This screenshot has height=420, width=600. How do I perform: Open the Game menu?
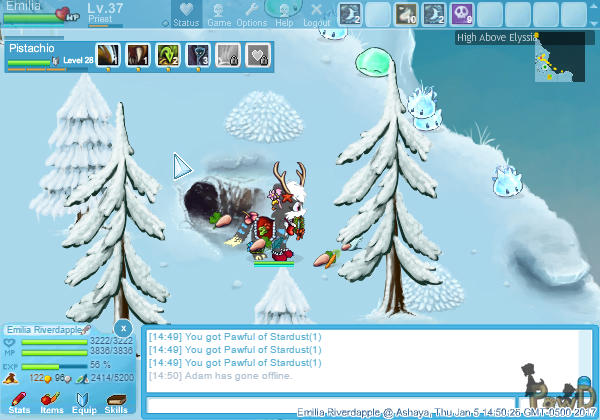(218, 14)
